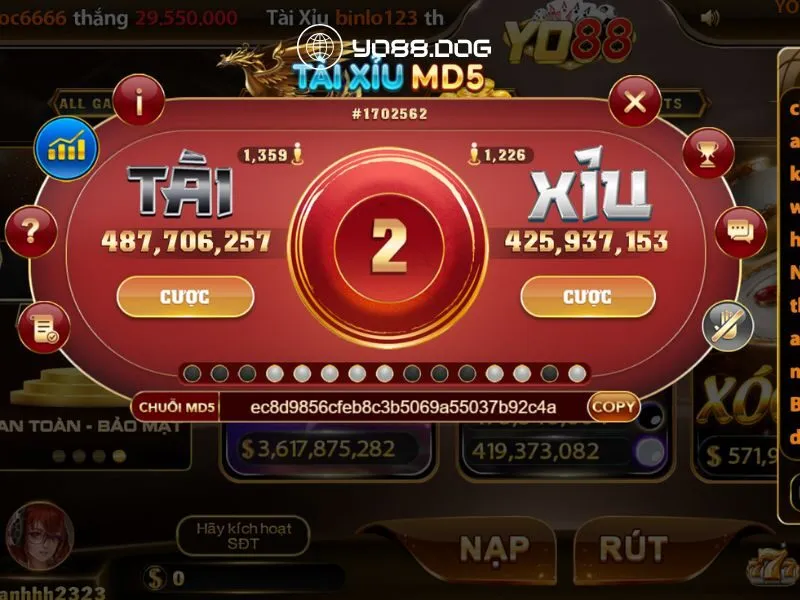Select the MD5 hash text field
The image size is (800, 600).
point(403,407)
